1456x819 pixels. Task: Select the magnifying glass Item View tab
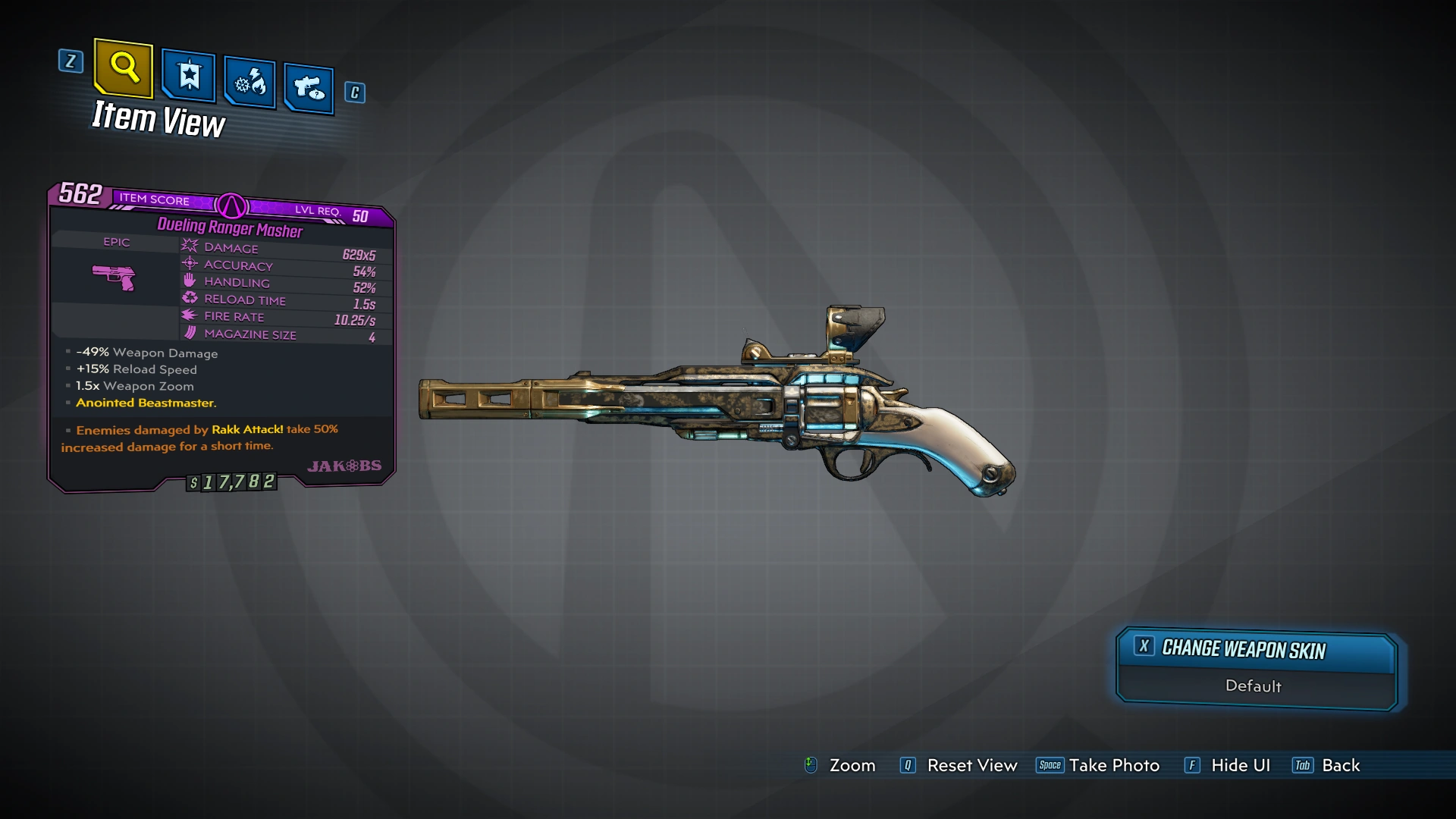click(x=124, y=68)
